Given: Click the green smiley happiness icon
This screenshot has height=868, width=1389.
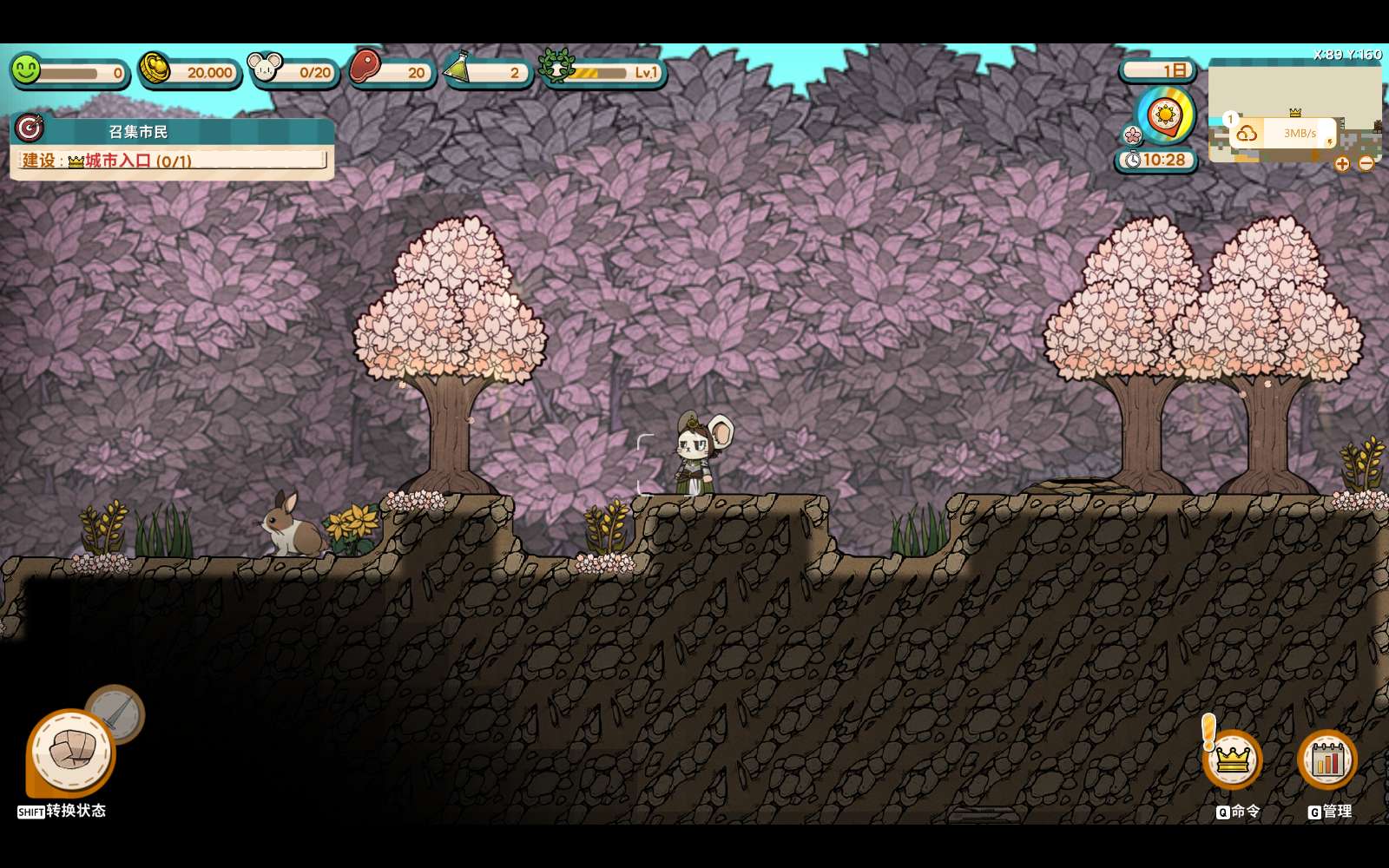Looking at the screenshot, I should (x=26, y=69).
